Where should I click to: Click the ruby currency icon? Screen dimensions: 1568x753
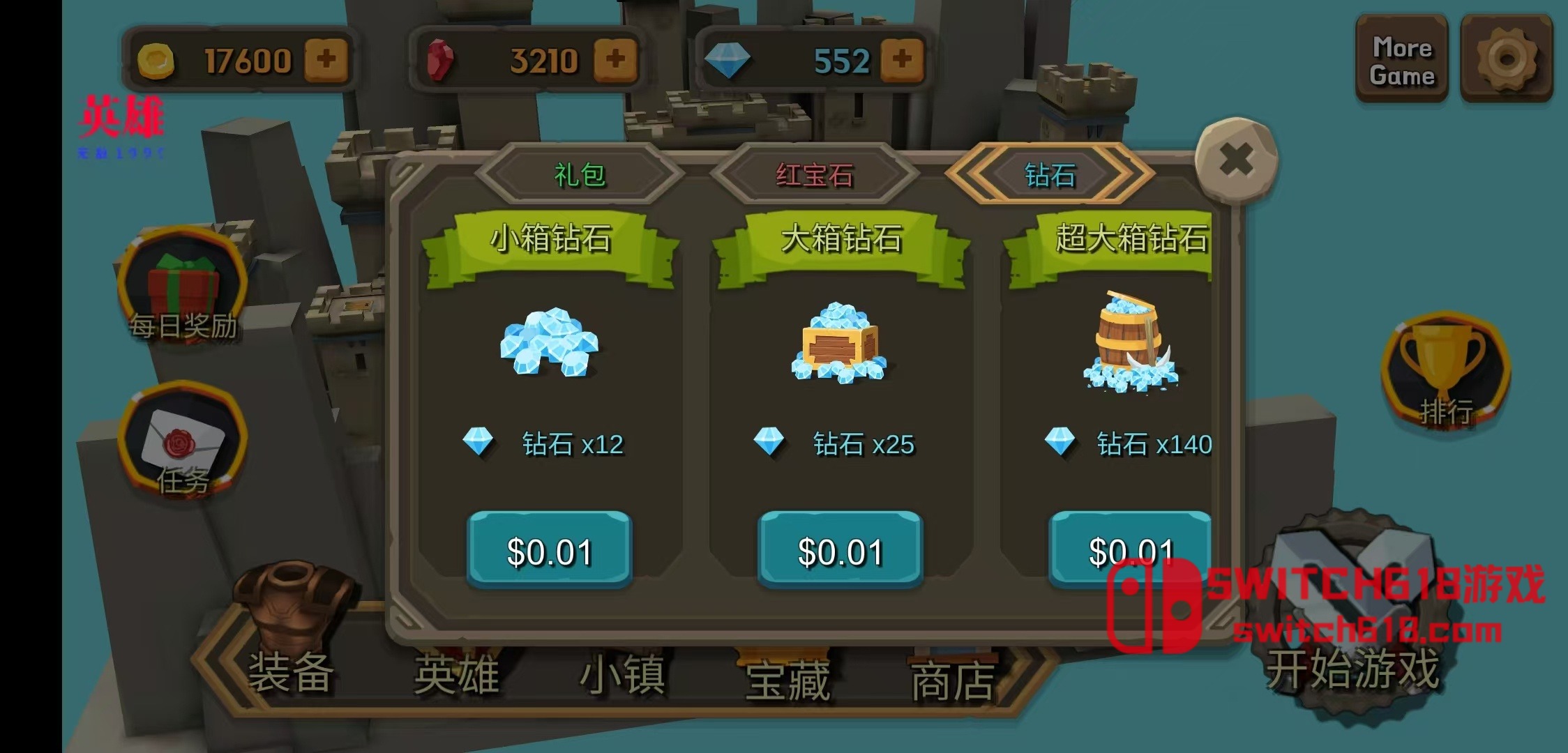[x=439, y=59]
